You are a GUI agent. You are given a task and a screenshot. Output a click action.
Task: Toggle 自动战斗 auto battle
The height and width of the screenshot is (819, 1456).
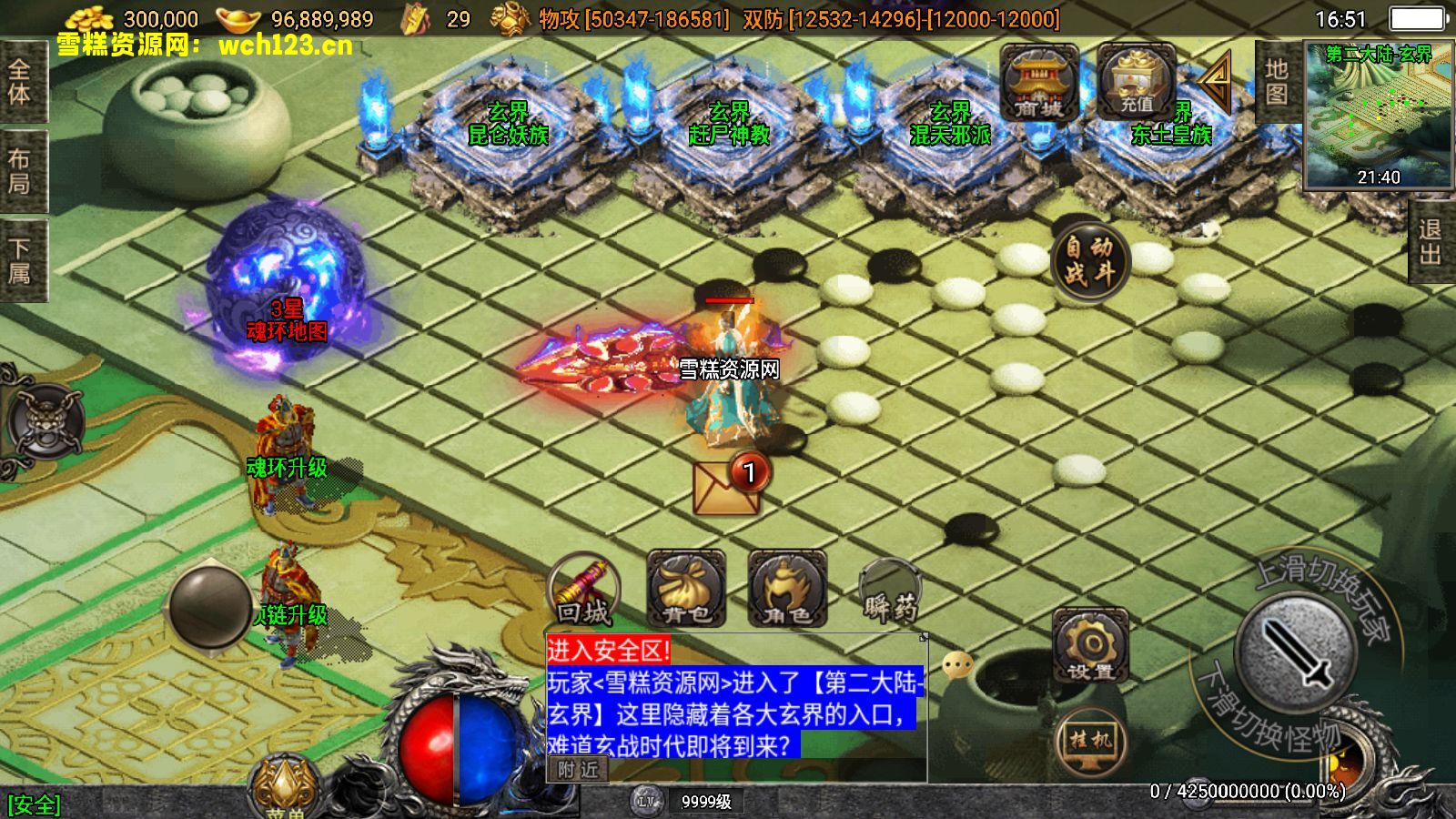click(1089, 260)
